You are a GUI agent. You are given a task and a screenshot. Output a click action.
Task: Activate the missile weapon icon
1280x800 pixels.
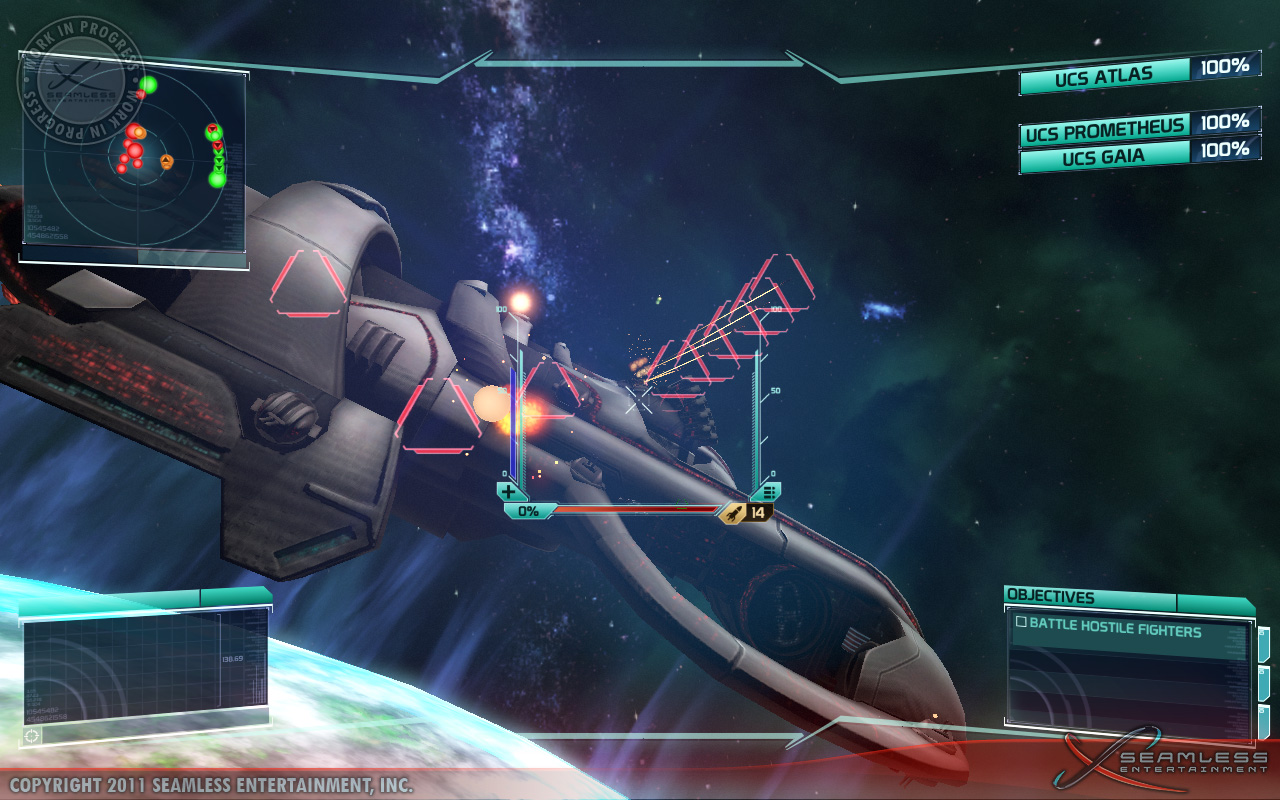(x=735, y=512)
